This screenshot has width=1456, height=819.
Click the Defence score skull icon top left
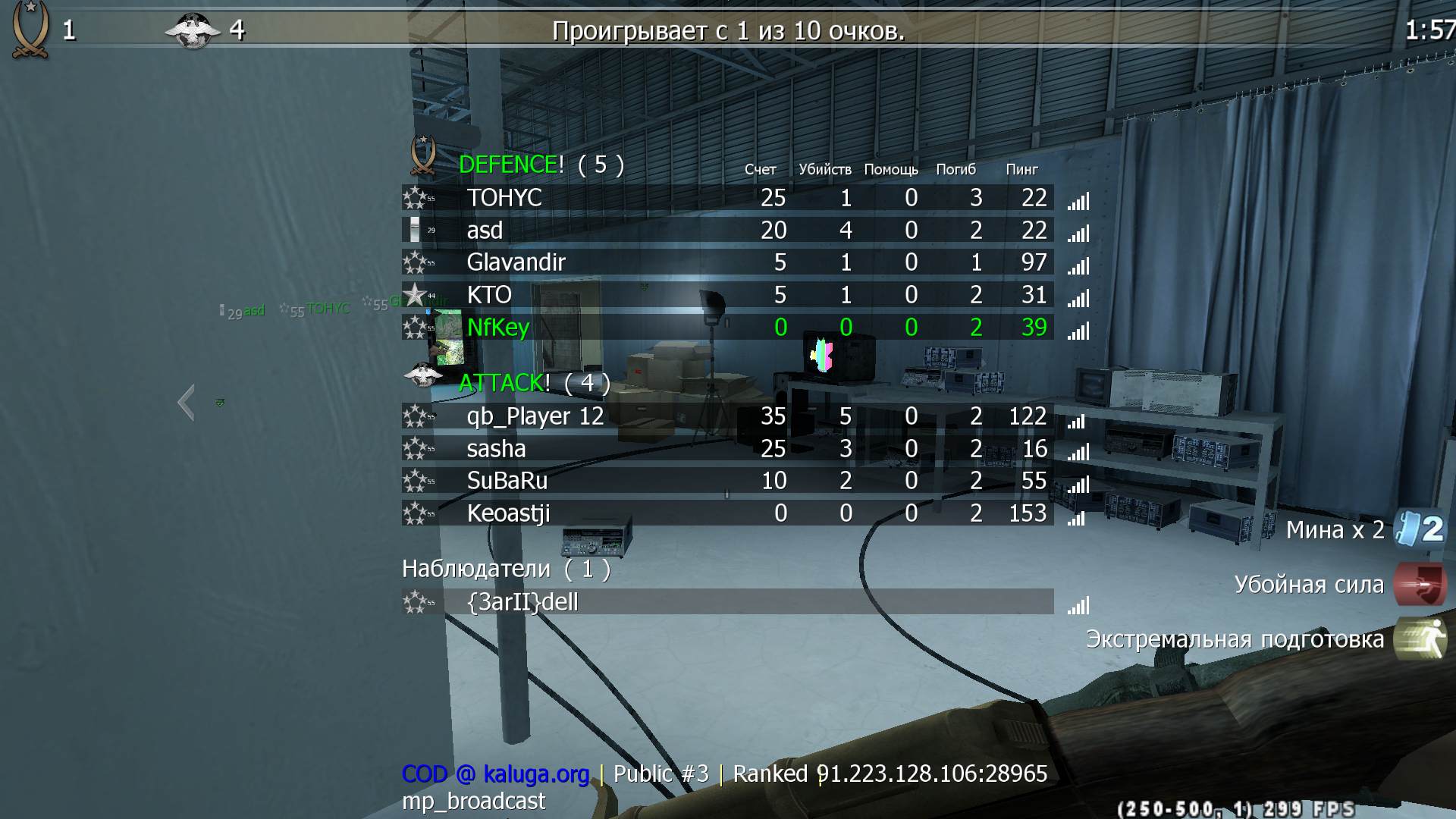tap(29, 28)
